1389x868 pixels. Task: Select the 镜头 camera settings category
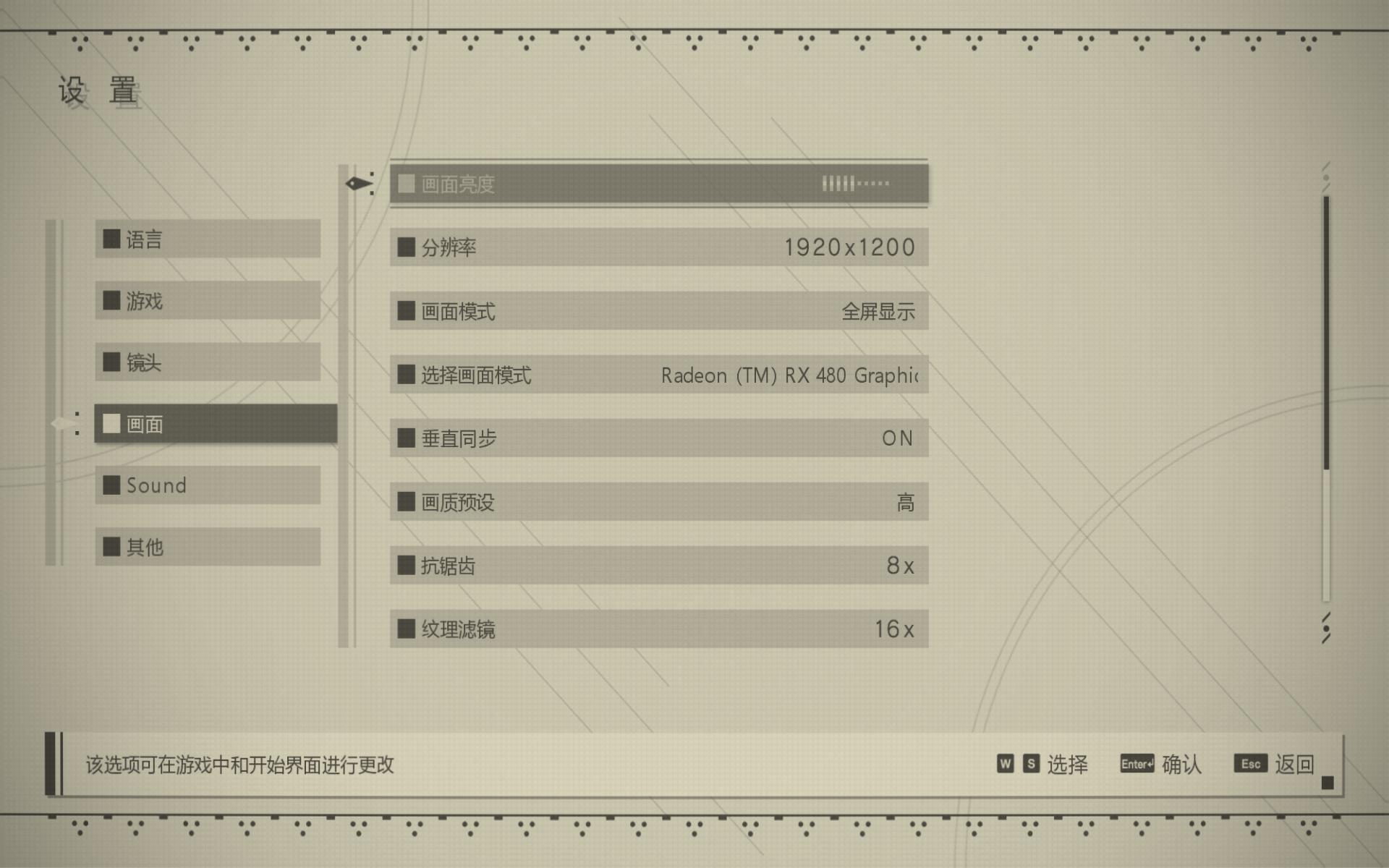208,362
